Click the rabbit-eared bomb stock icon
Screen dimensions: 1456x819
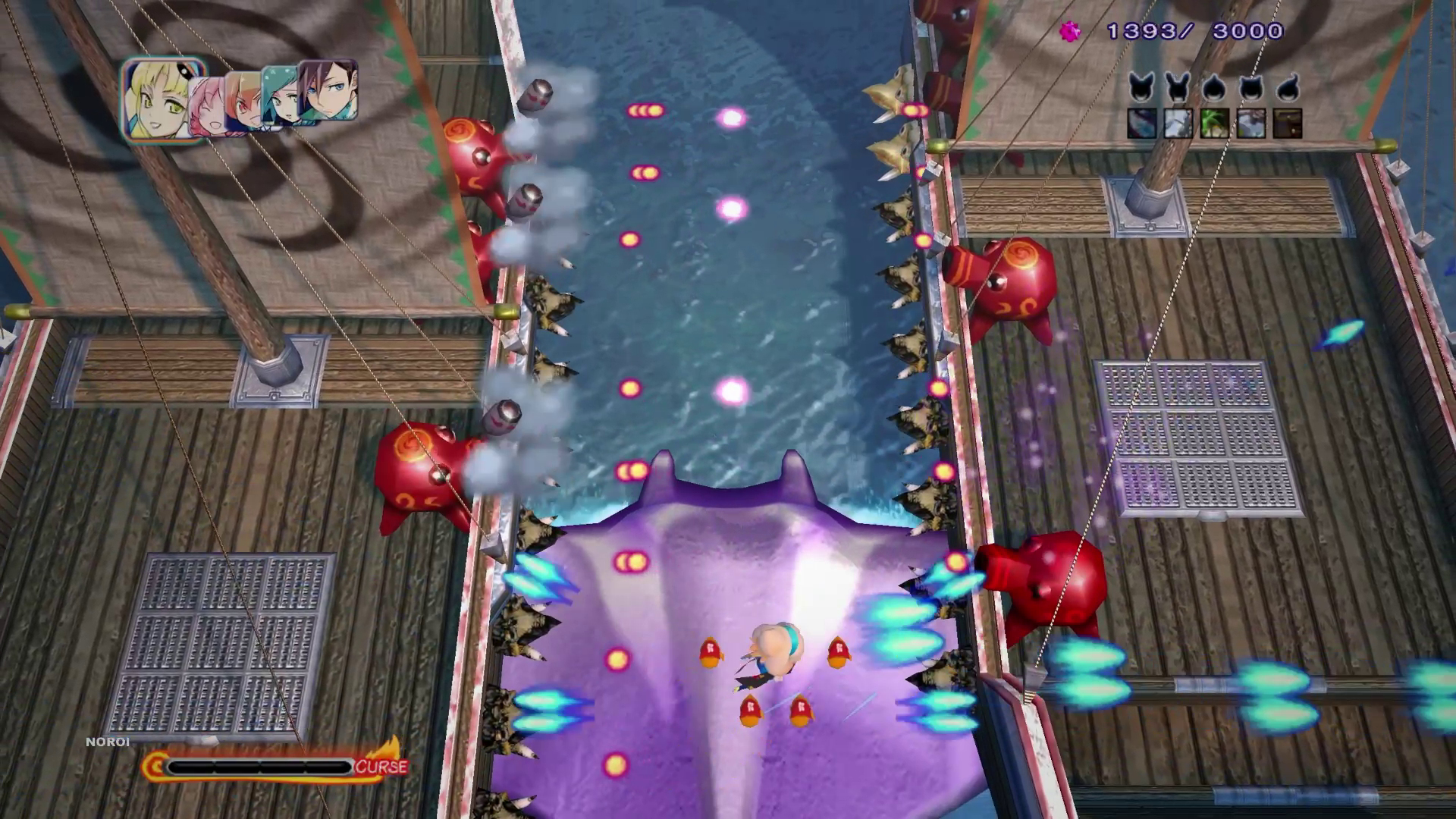pos(1176,88)
